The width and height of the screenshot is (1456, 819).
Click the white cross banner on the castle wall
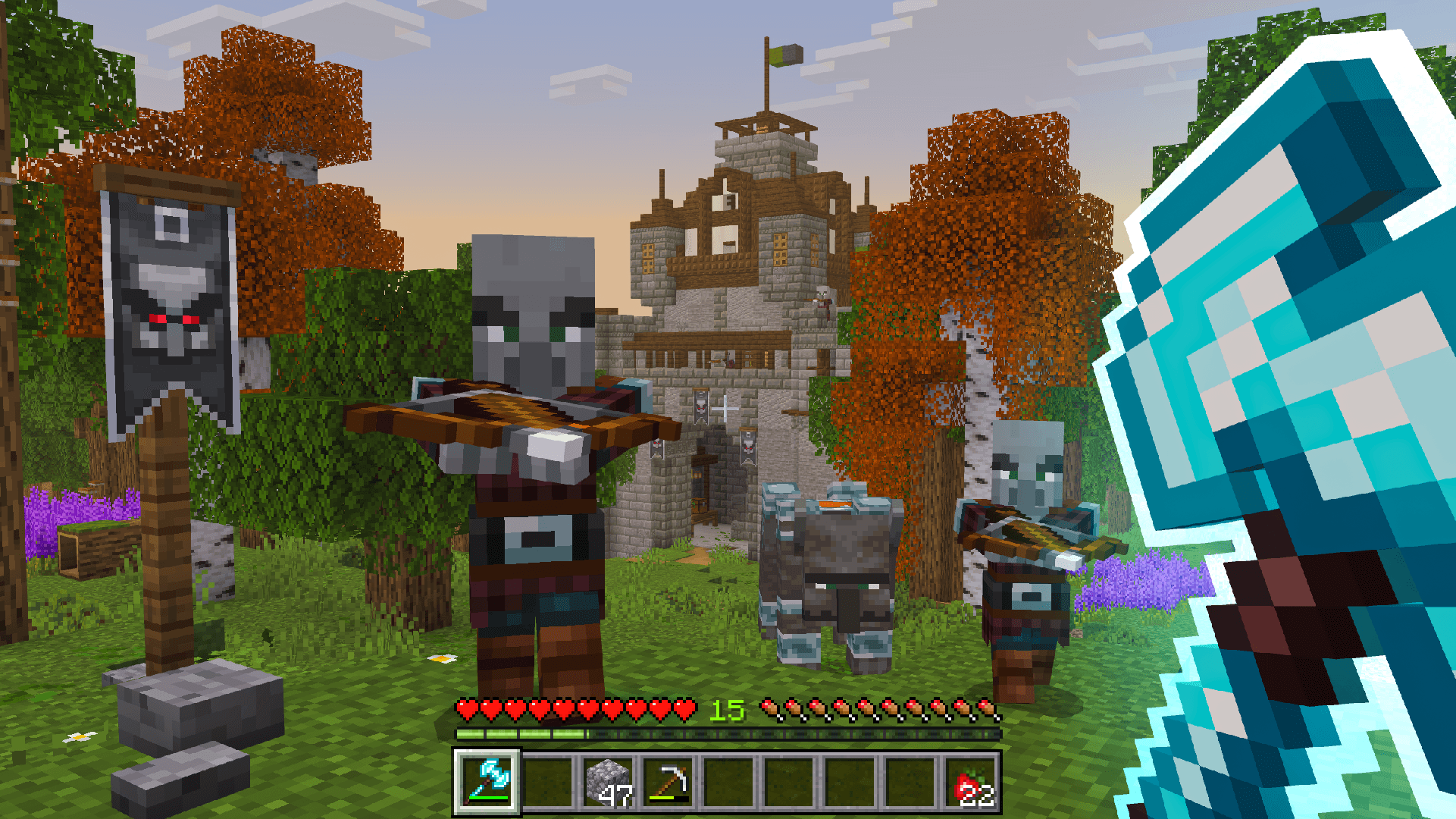point(725,409)
